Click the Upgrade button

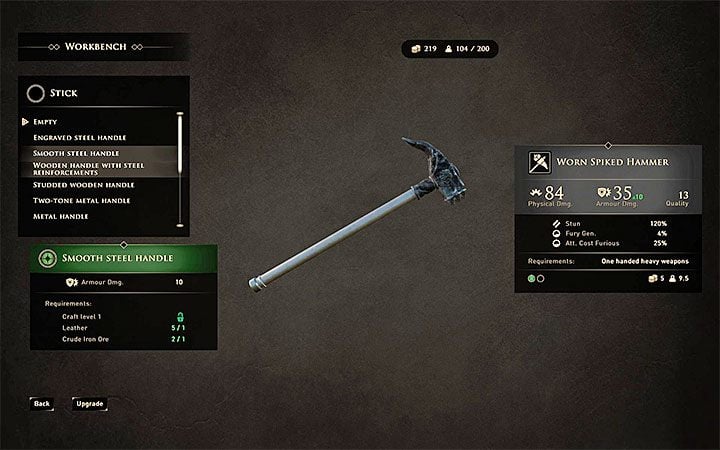(x=89, y=404)
